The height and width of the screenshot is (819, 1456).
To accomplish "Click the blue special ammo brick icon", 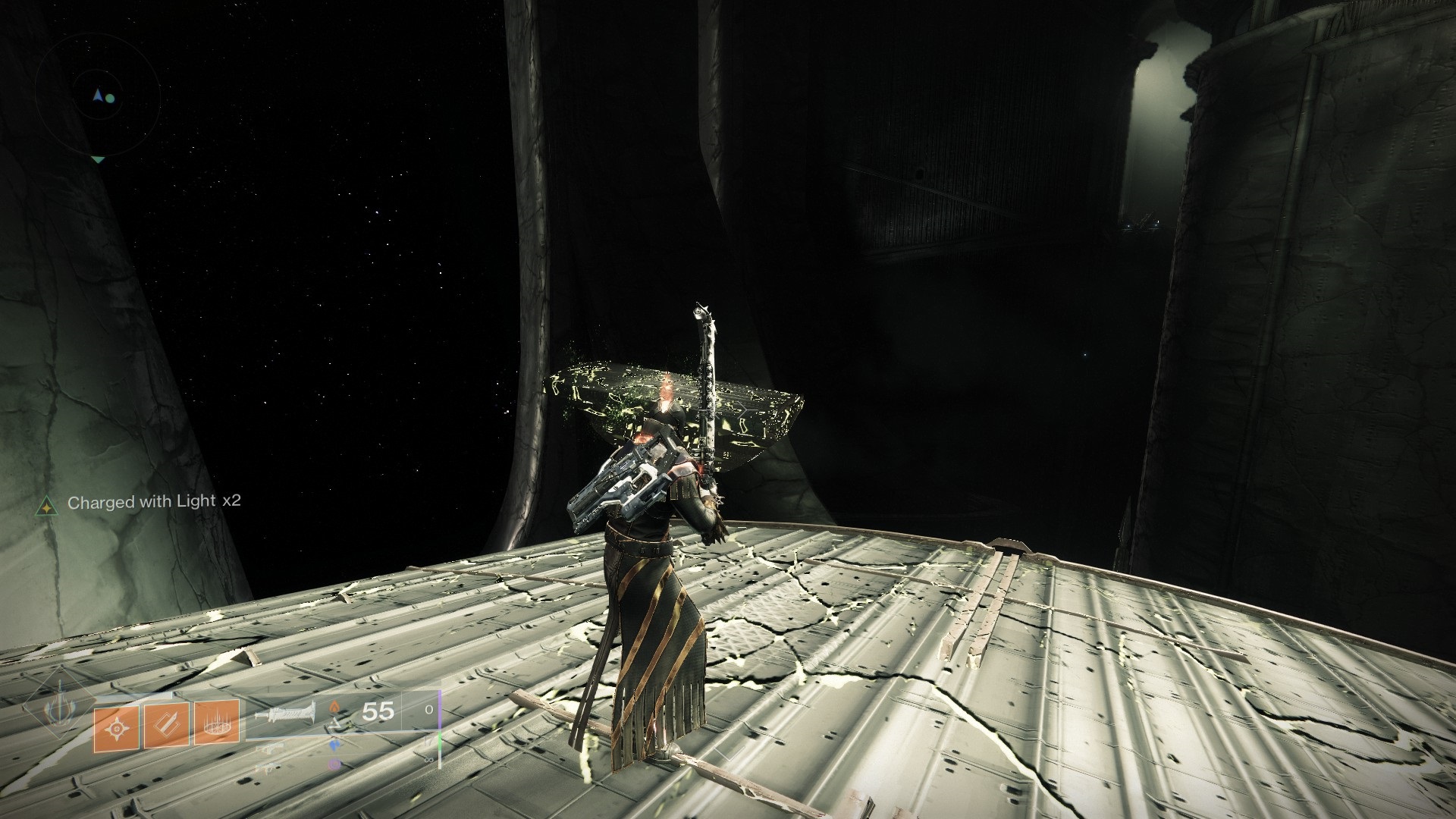I will coord(334,744).
